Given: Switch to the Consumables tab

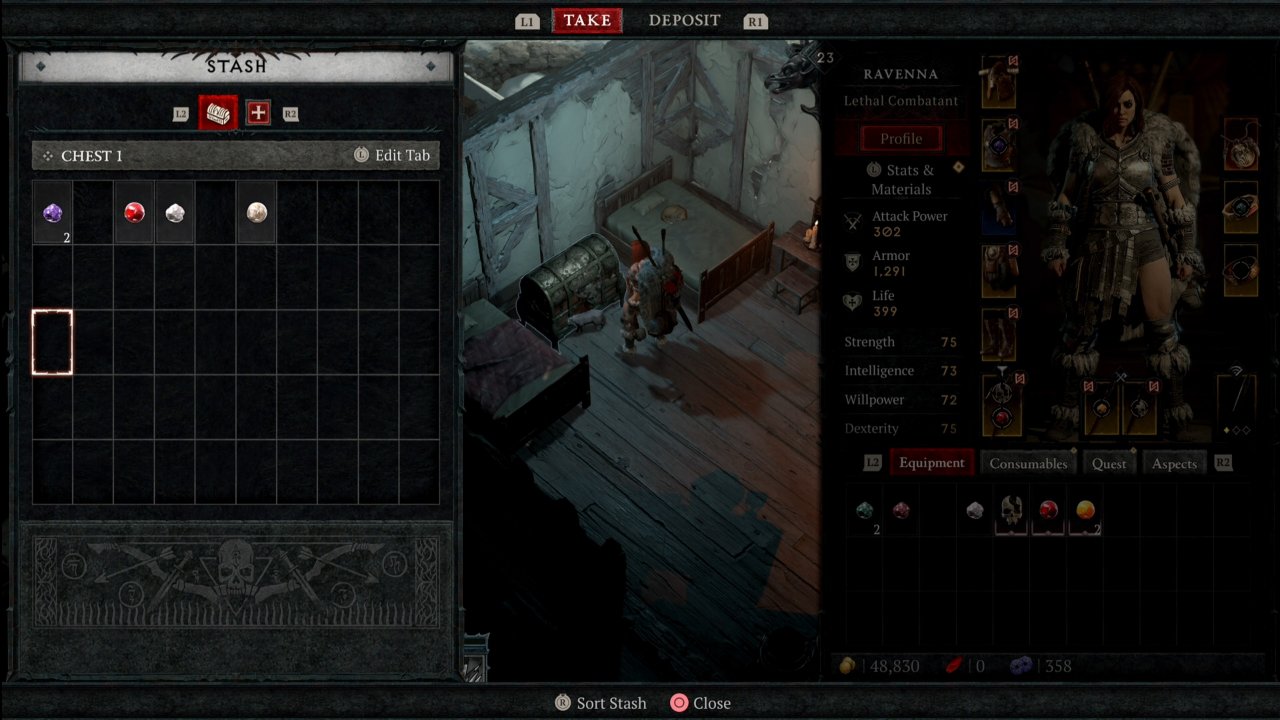Looking at the screenshot, I should (x=1027, y=463).
